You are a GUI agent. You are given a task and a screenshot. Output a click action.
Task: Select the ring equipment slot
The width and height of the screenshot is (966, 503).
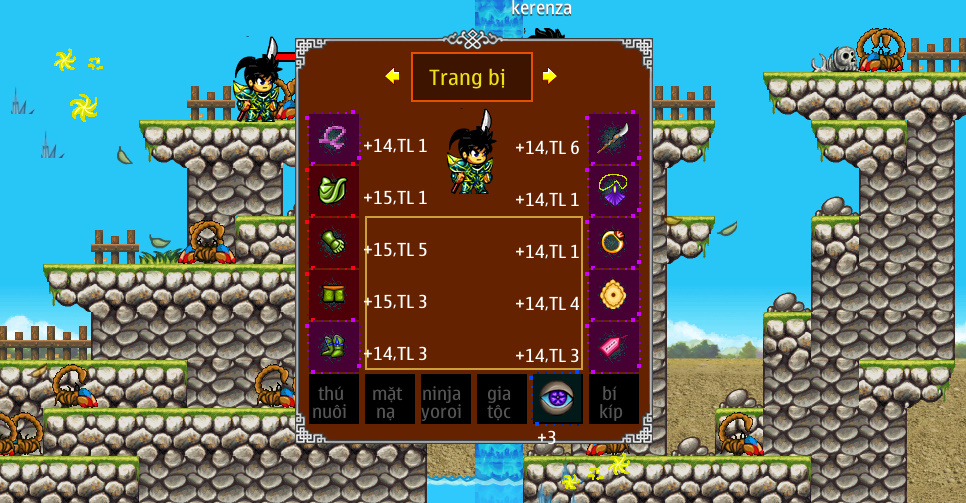tap(613, 243)
